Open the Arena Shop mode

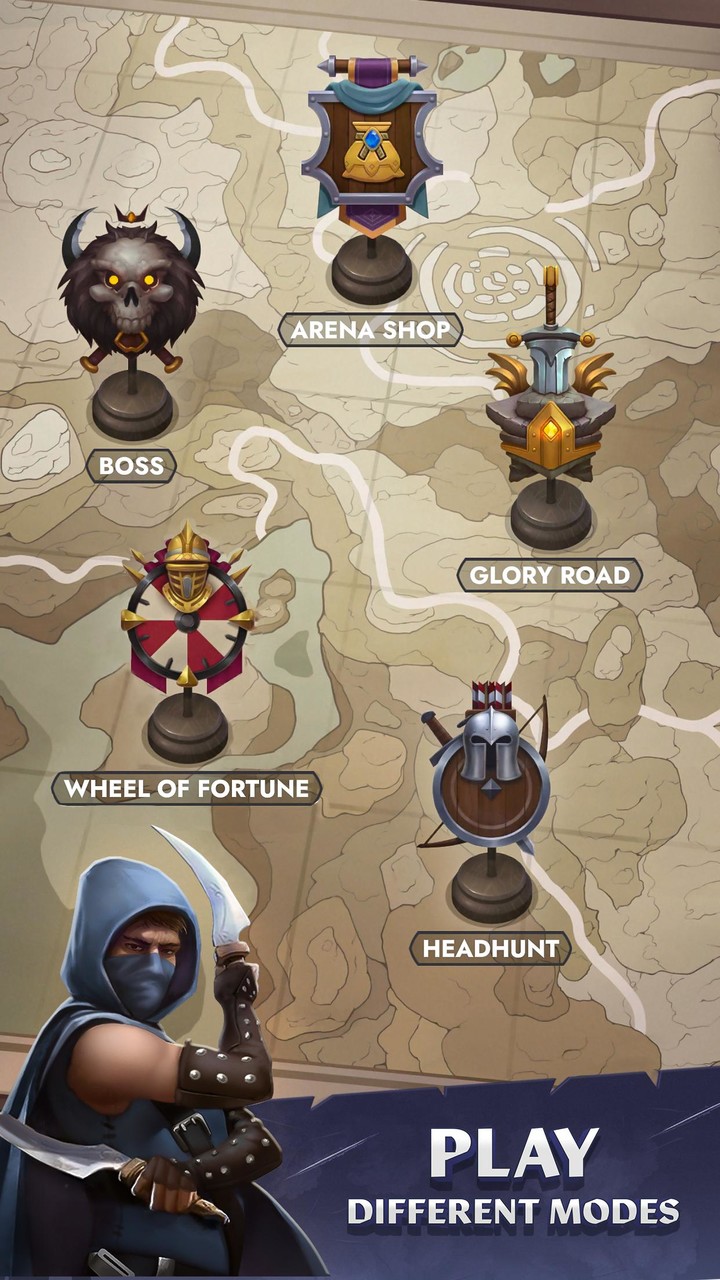(x=370, y=329)
